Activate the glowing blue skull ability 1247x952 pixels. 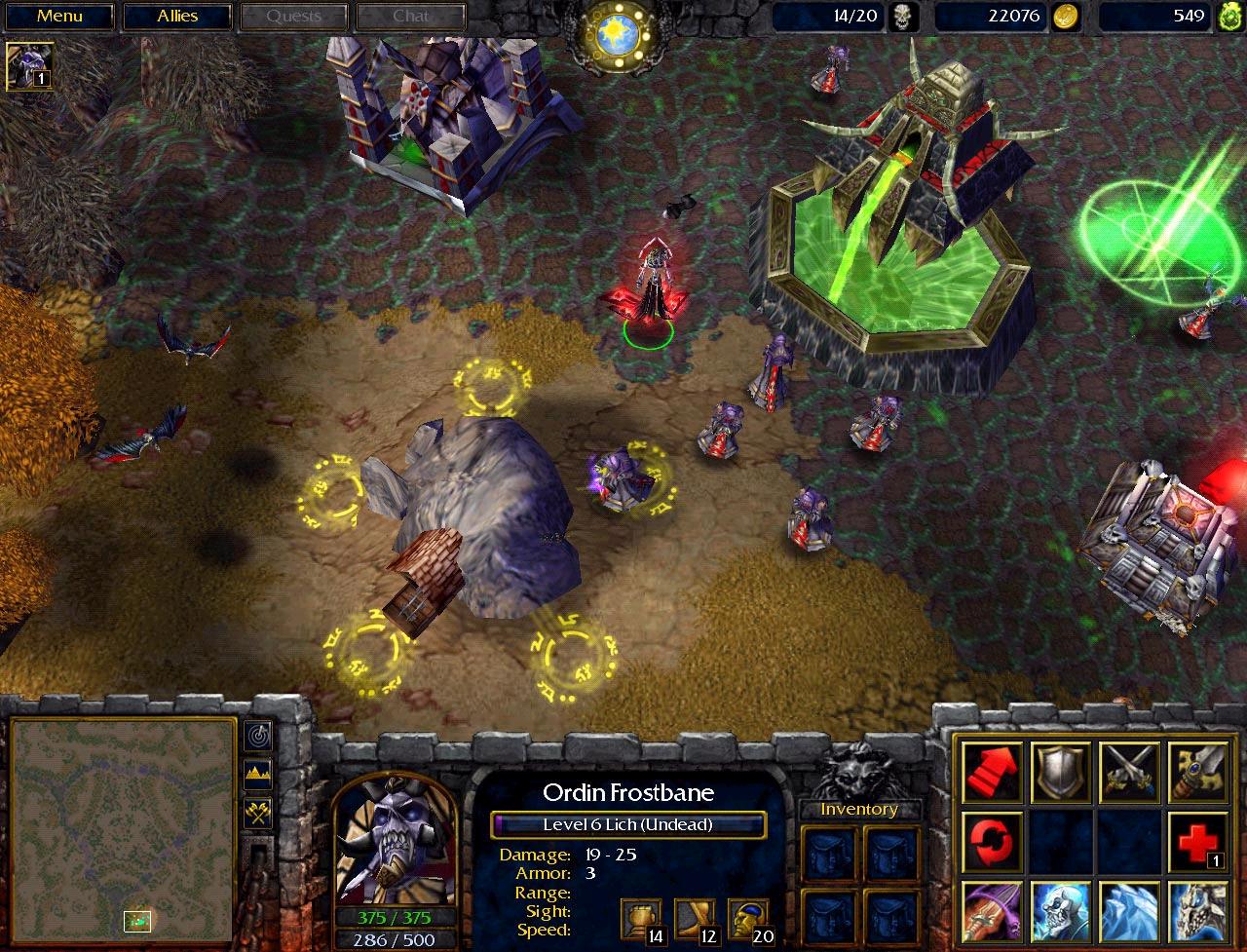pos(1061,908)
